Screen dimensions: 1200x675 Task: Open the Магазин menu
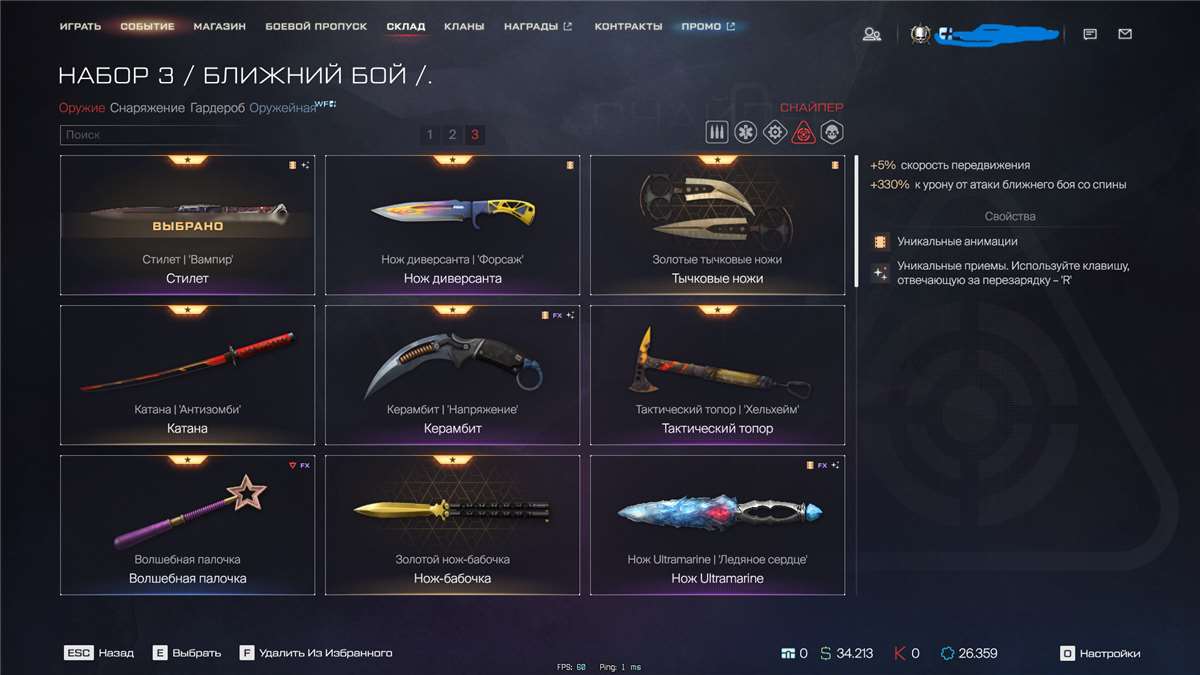coord(220,26)
